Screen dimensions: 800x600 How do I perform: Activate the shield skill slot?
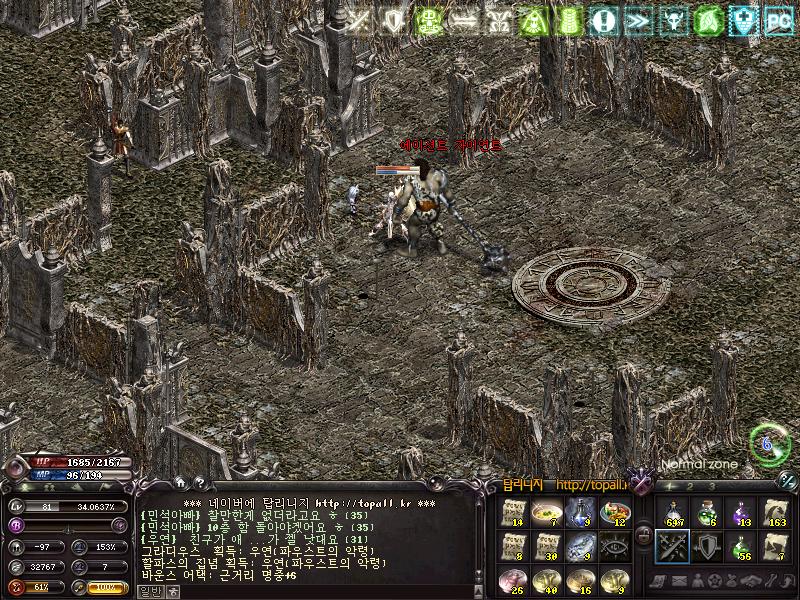click(706, 545)
